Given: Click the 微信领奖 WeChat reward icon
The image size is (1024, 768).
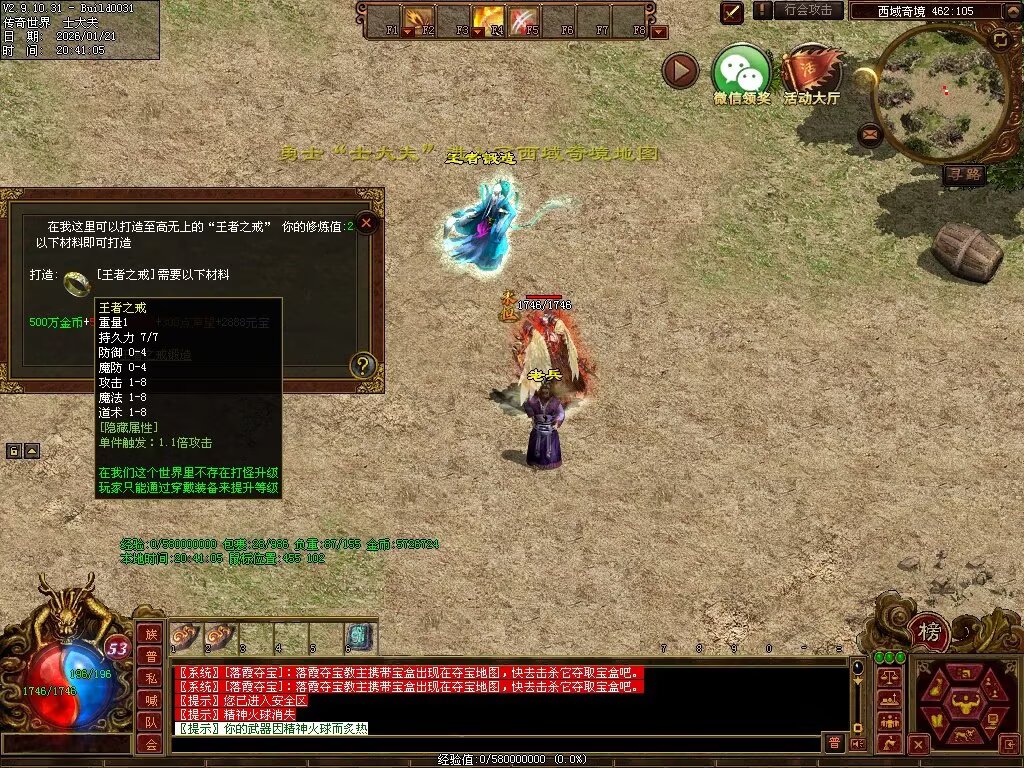Looking at the screenshot, I should point(741,71).
